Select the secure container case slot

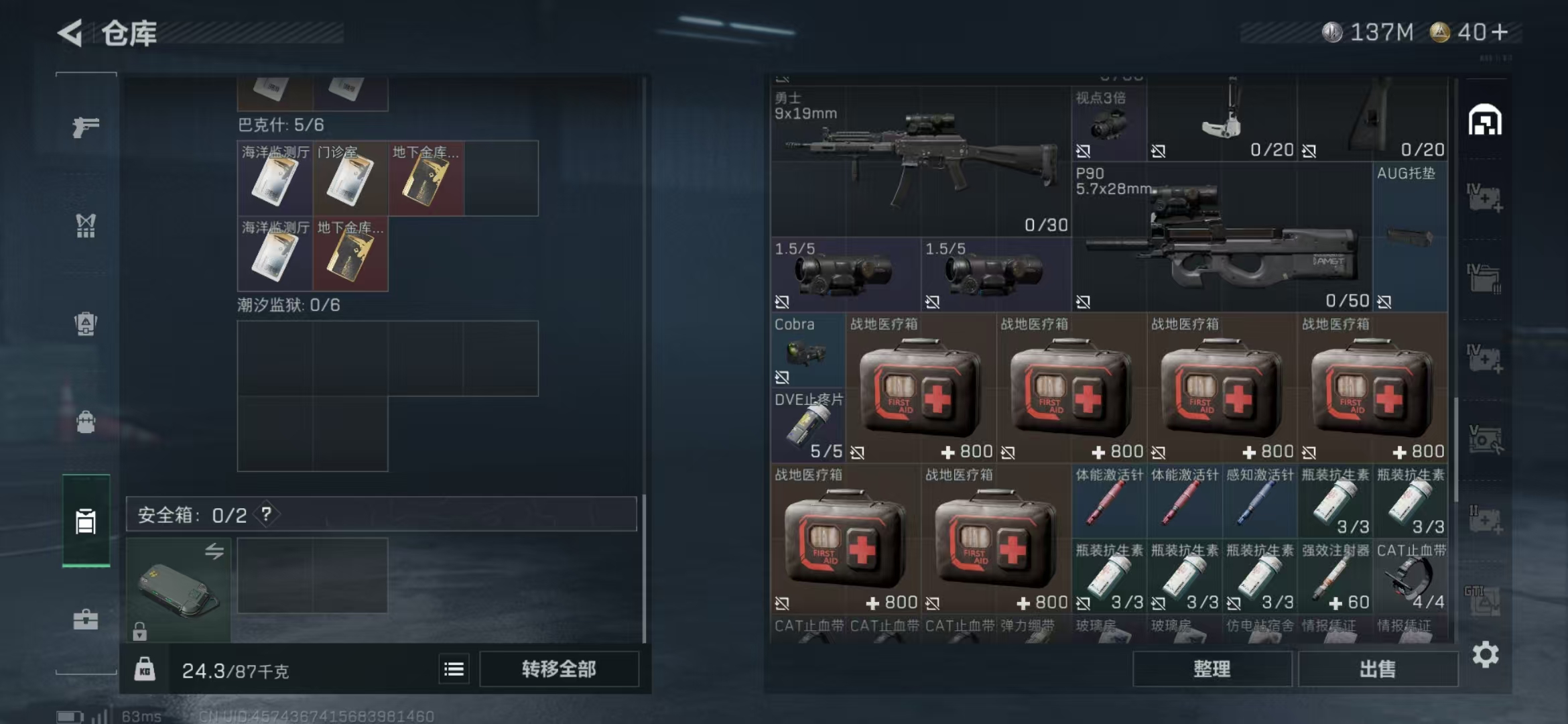pyautogui.click(x=178, y=589)
